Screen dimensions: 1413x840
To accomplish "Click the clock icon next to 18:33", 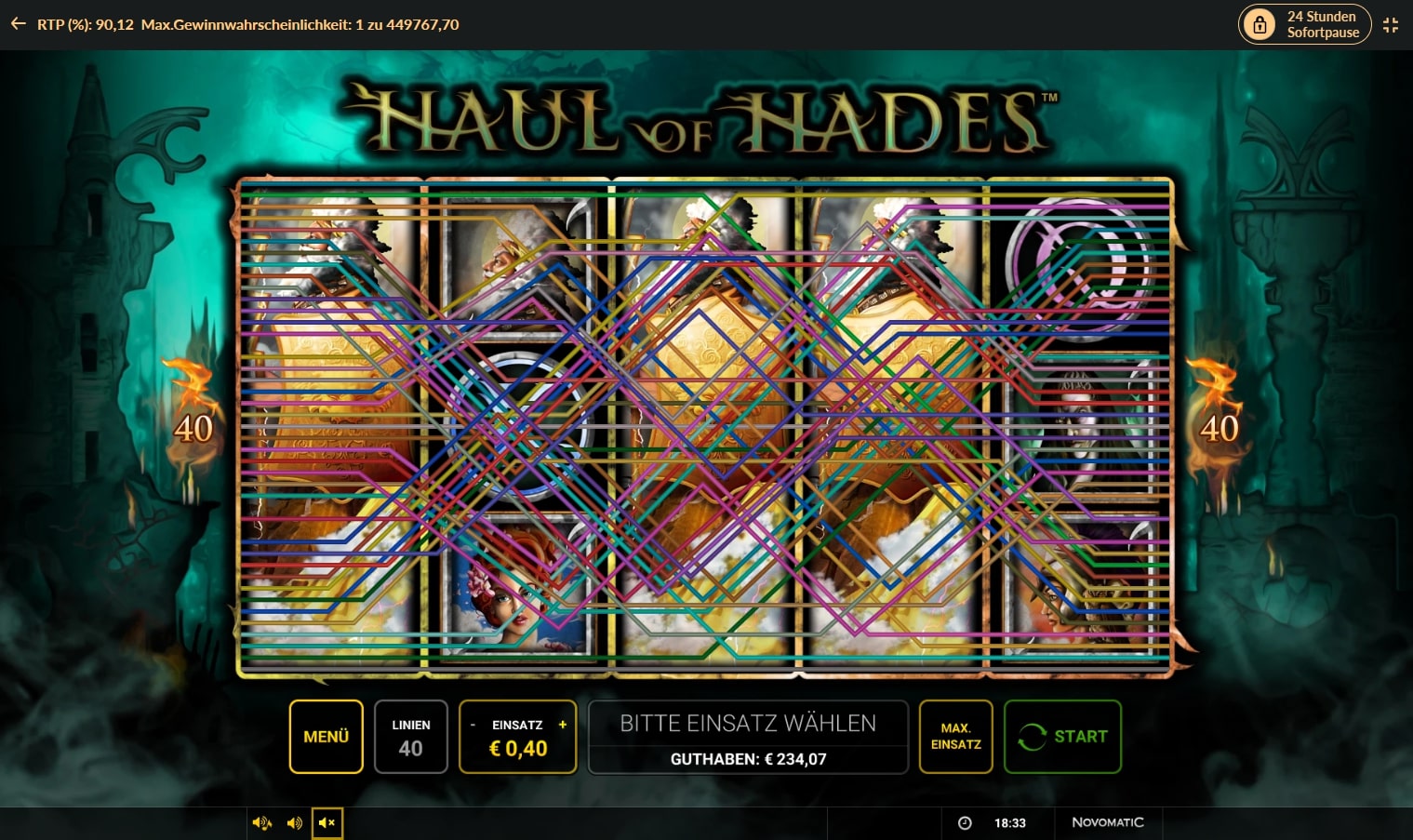I will point(965,822).
